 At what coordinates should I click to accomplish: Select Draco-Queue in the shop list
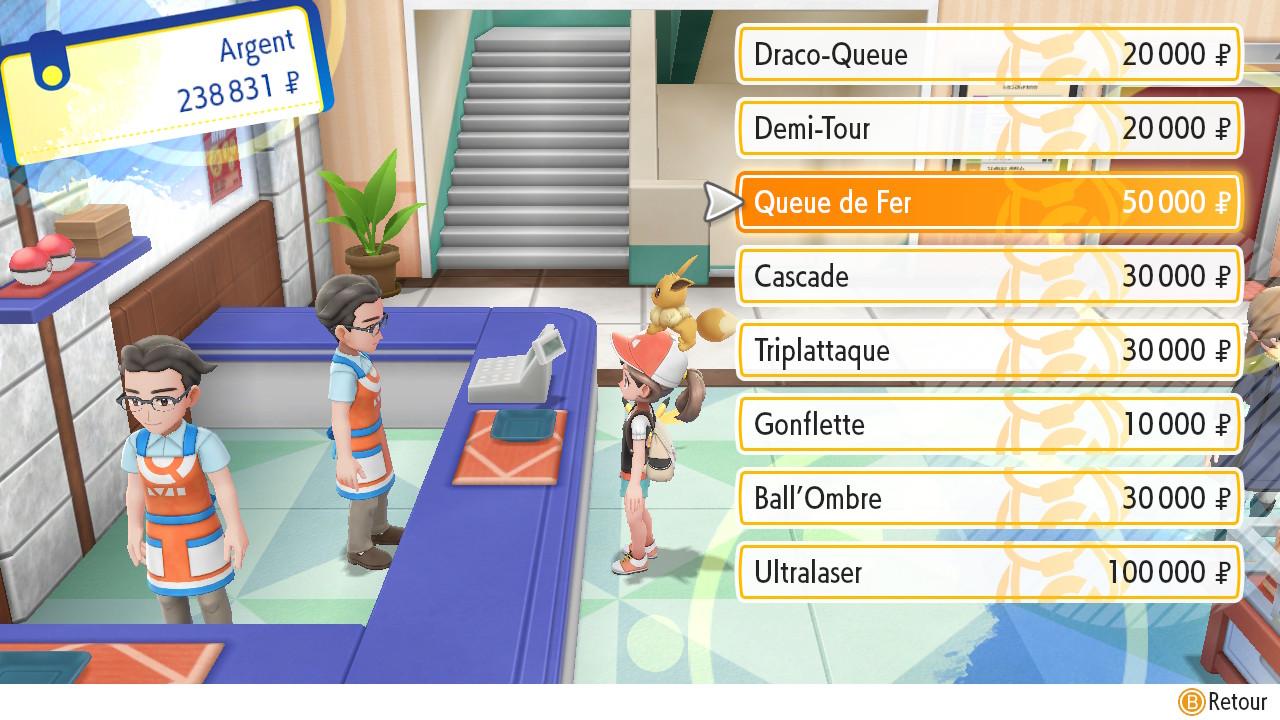pyautogui.click(x=988, y=54)
